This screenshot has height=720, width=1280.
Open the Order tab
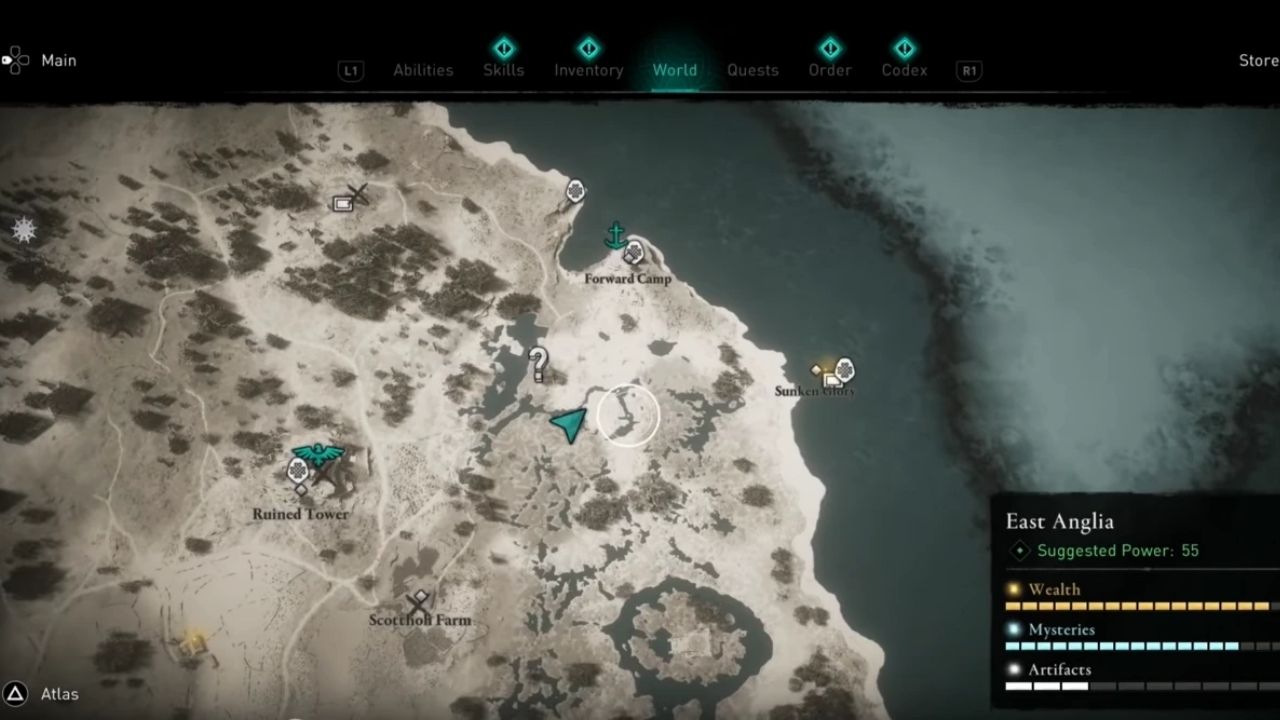[x=830, y=70]
